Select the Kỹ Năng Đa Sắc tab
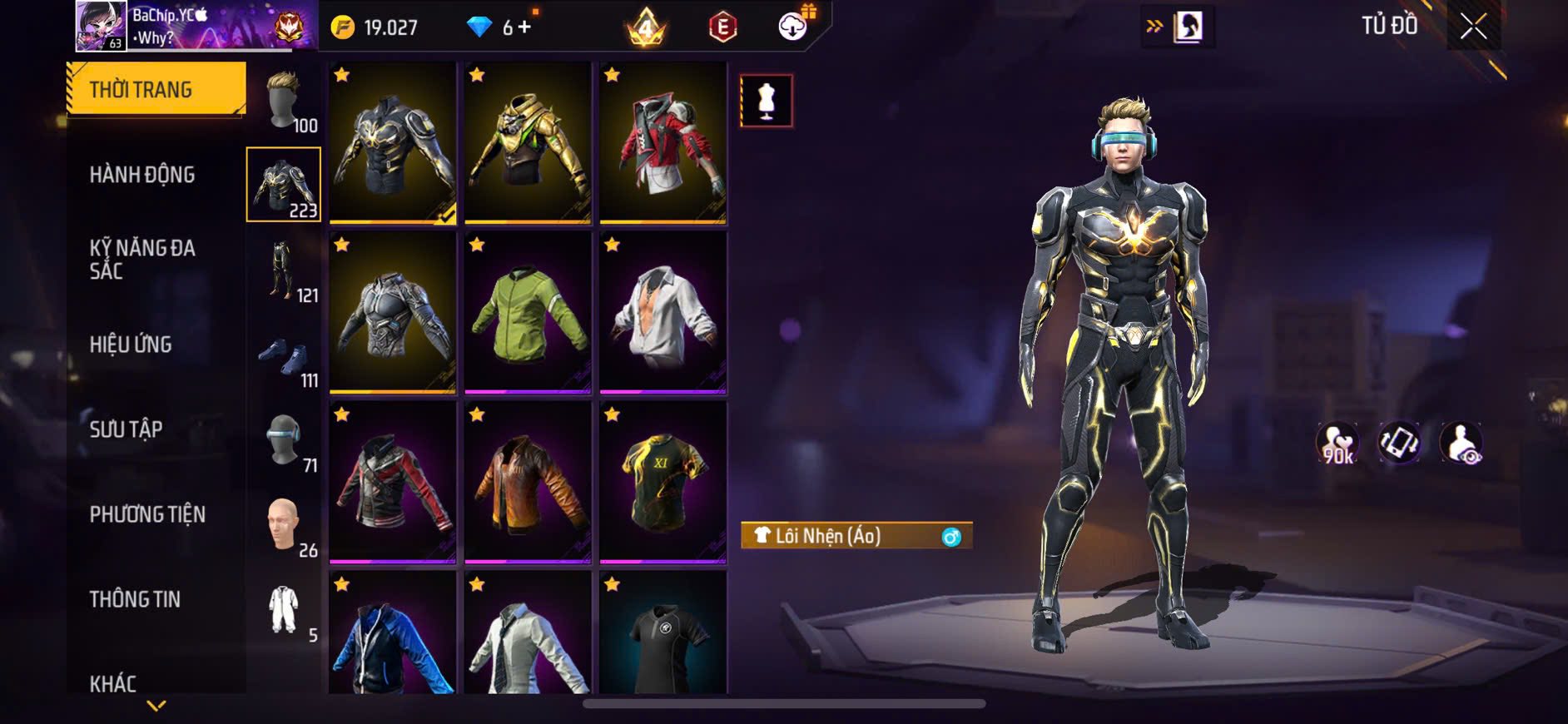1568x724 pixels. (142, 259)
